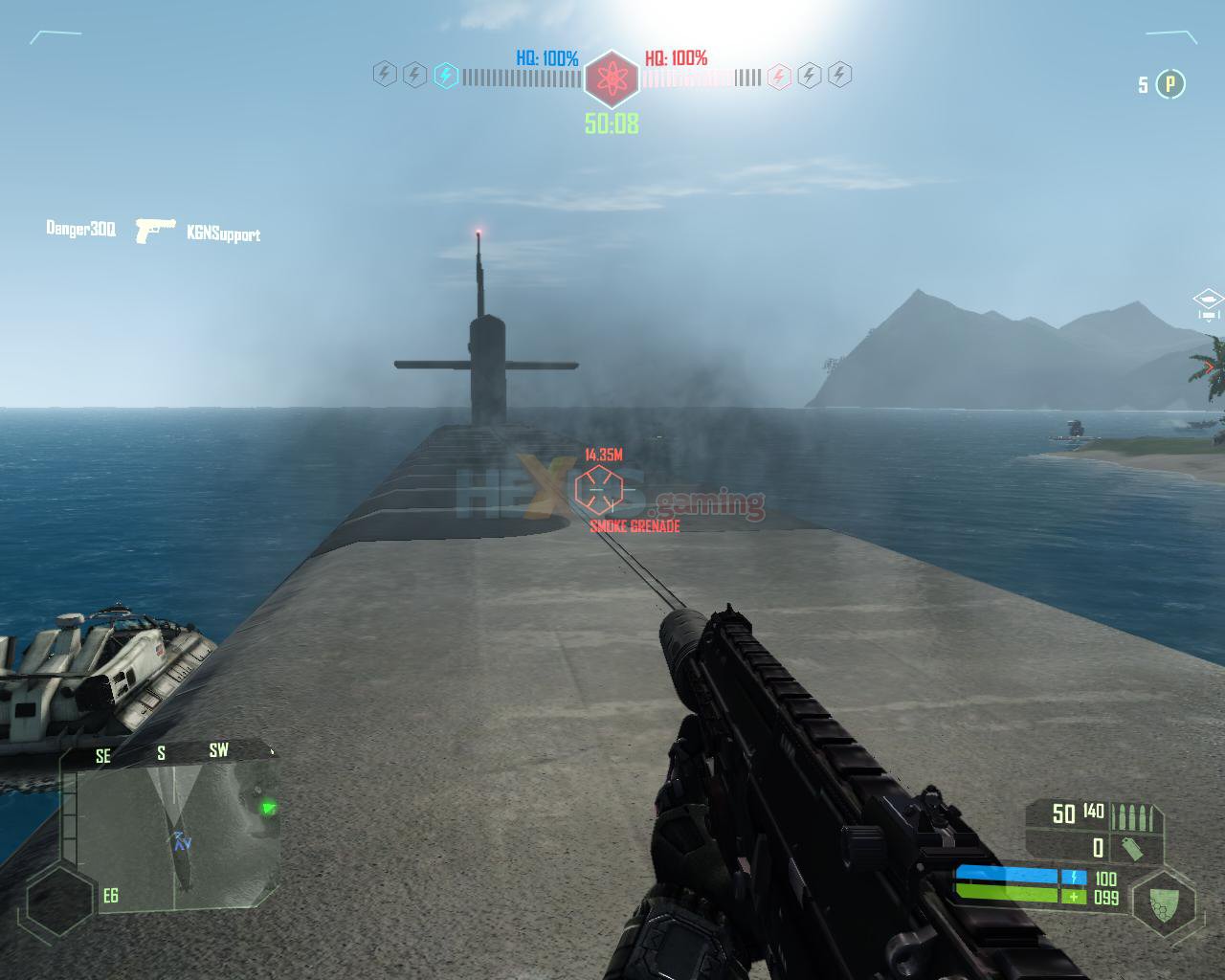Select the red lightning hexagon icon
This screenshot has height=980, width=1225.
(779, 76)
